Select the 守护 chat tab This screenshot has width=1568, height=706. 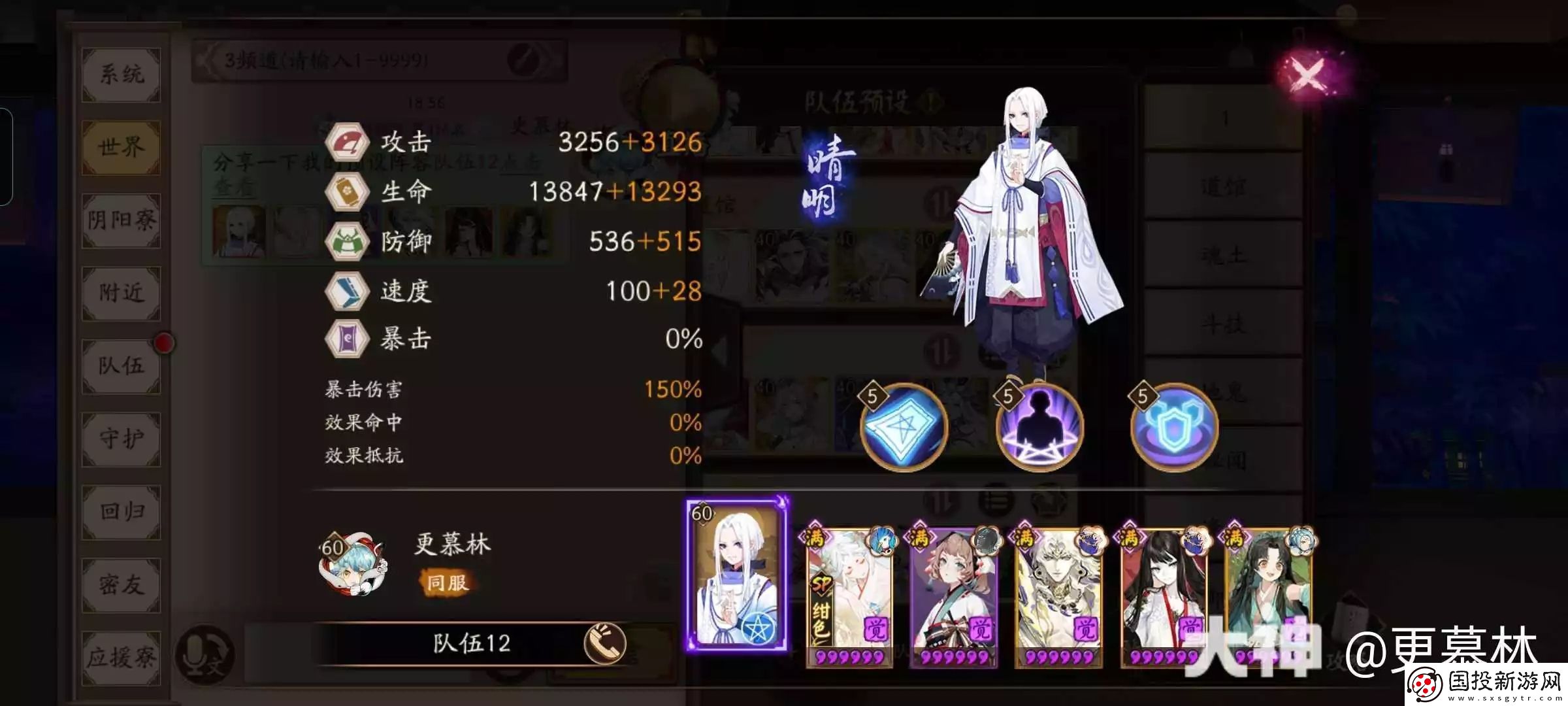(x=121, y=439)
